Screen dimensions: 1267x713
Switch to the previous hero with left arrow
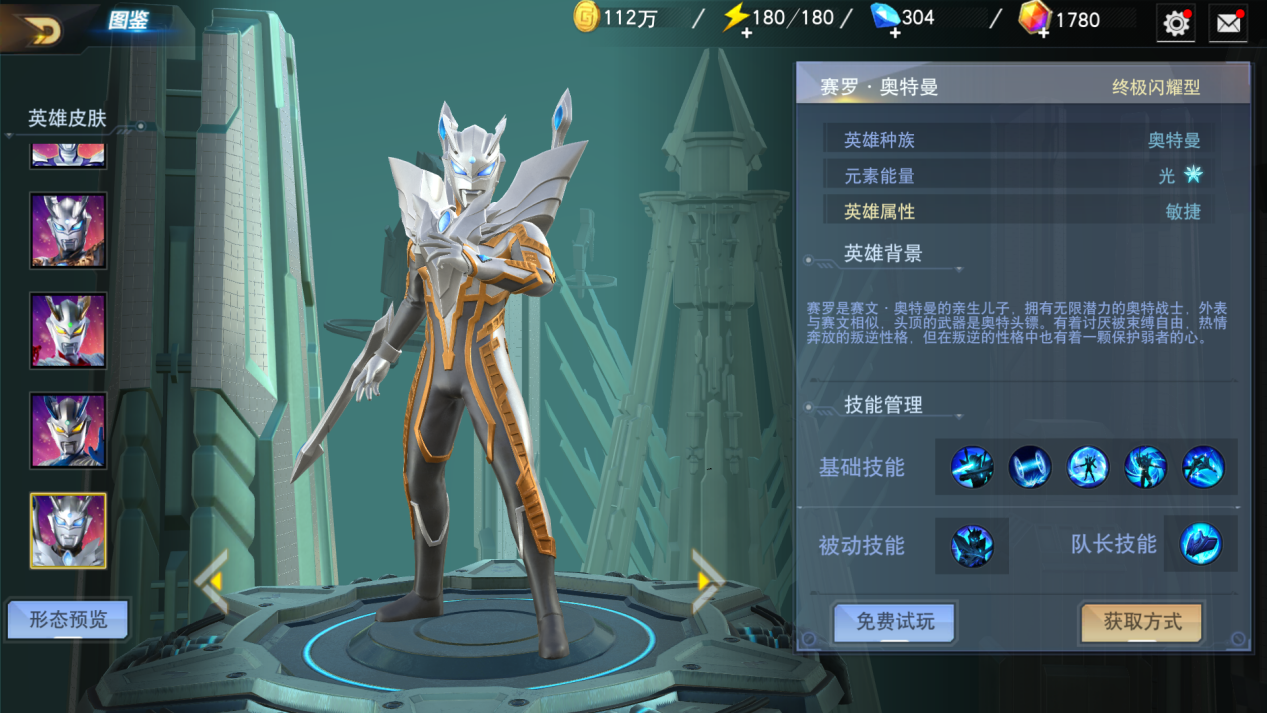point(212,581)
